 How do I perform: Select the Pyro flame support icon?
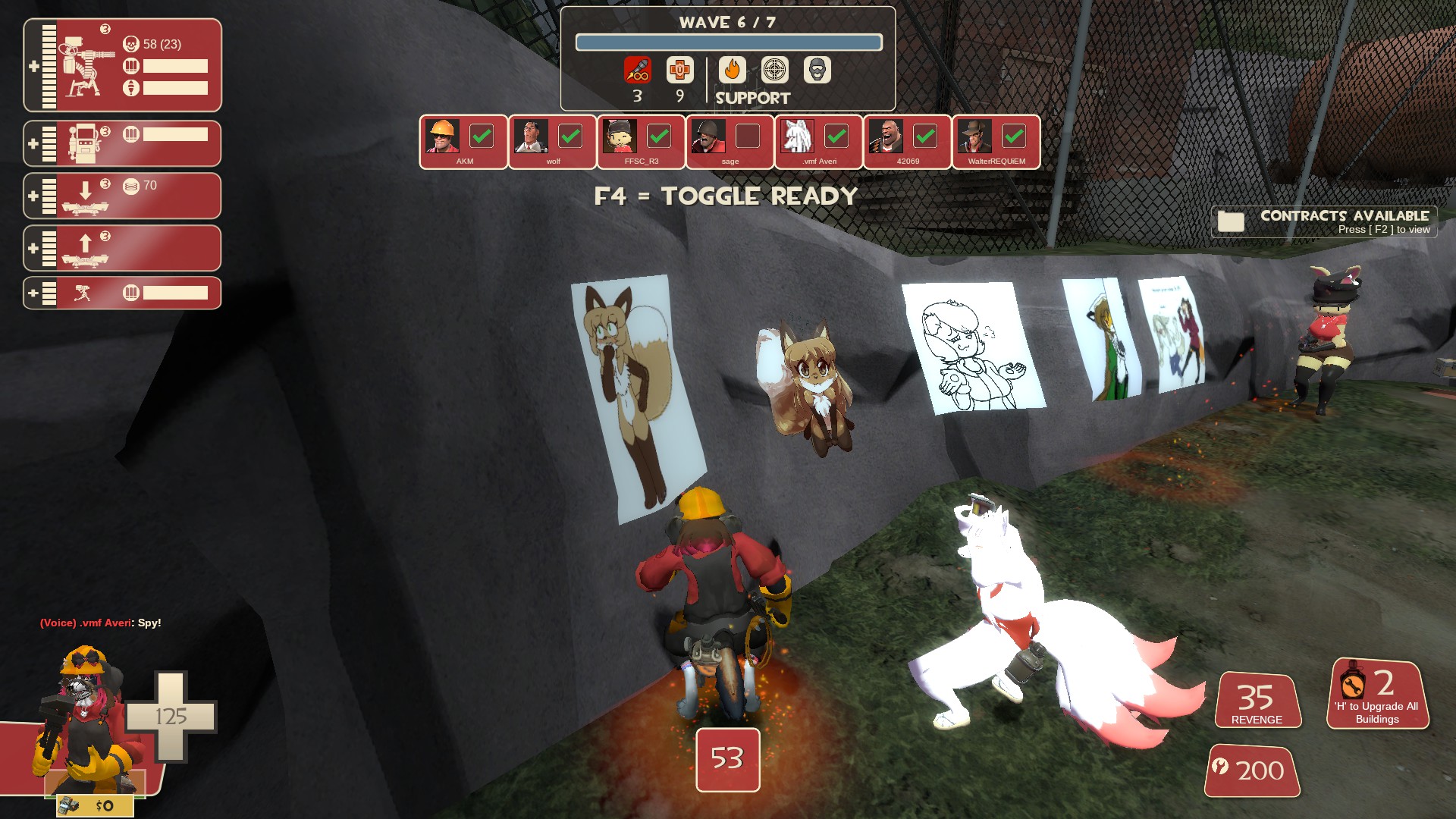(732, 71)
